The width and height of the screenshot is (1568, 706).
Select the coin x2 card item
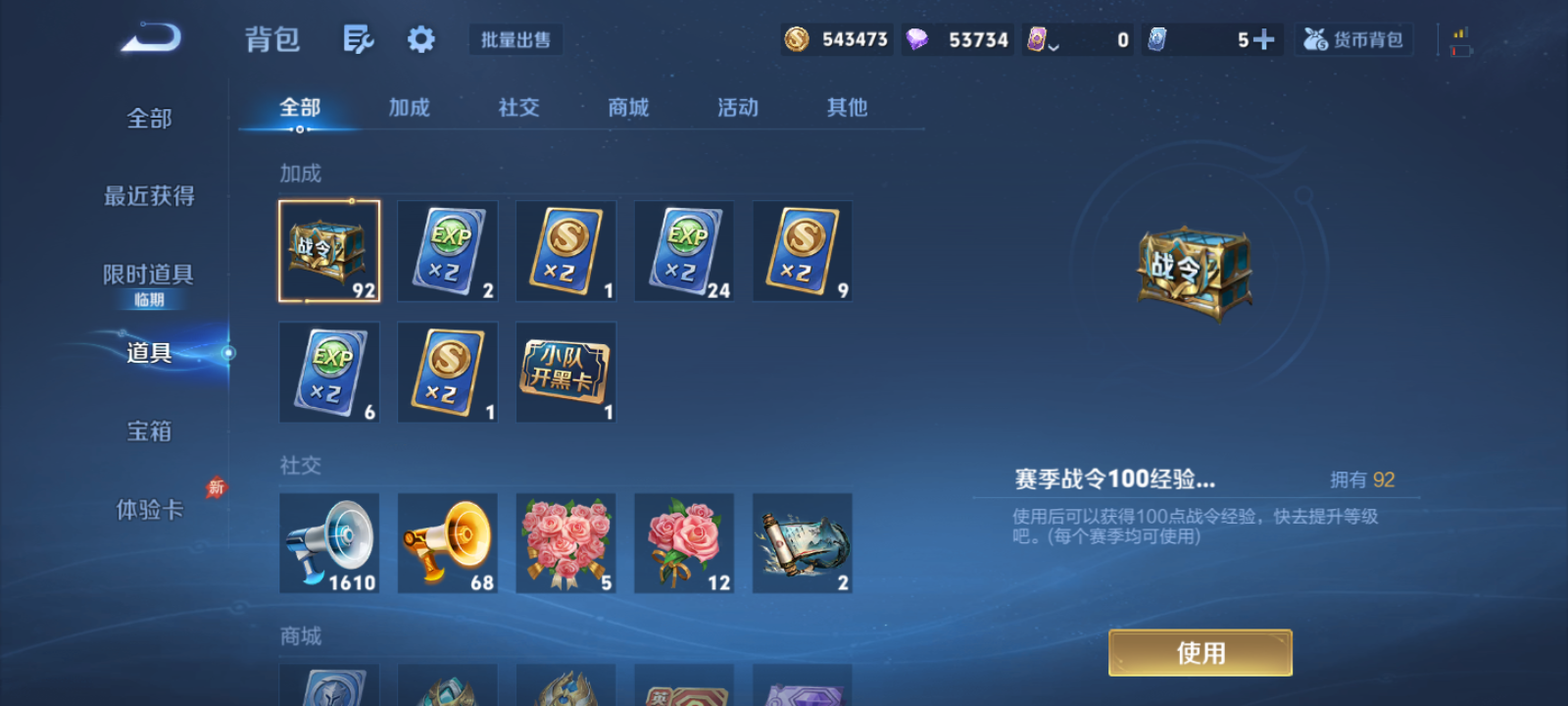(565, 250)
